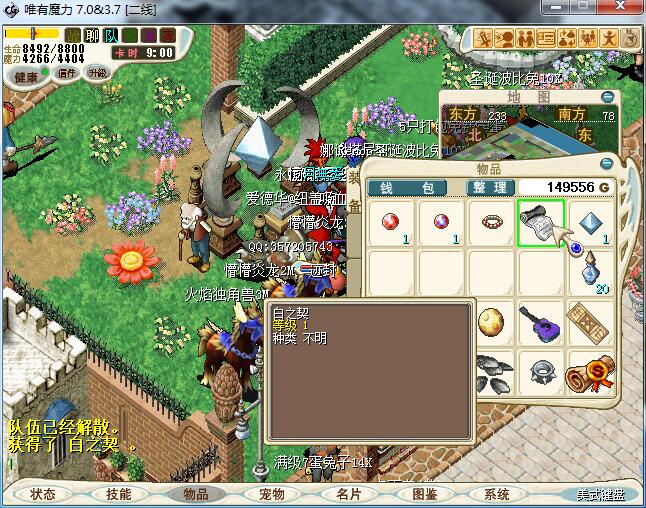
Task: Open the 系统 system menu
Action: [496, 494]
